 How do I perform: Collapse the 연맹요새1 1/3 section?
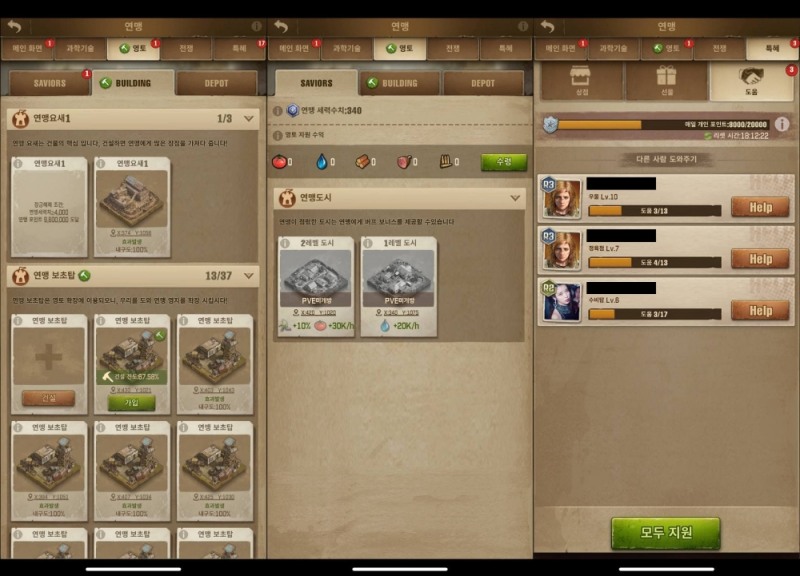coord(249,118)
